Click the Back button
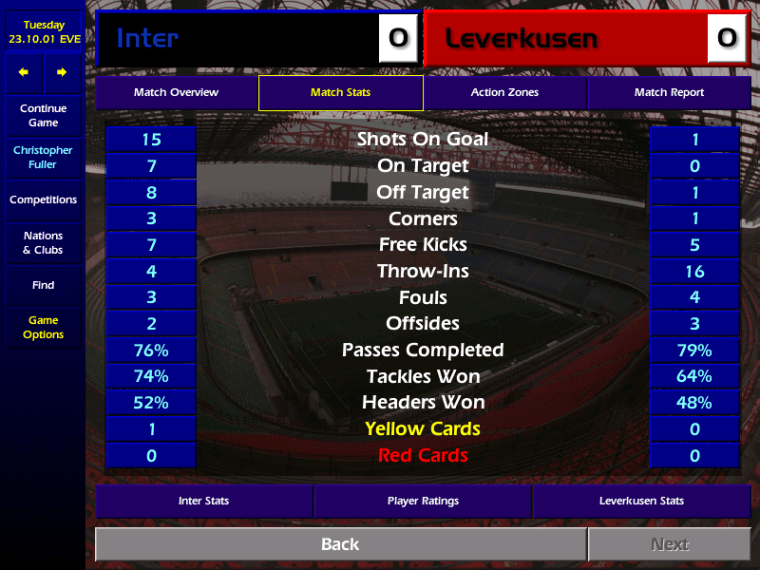 [x=340, y=544]
